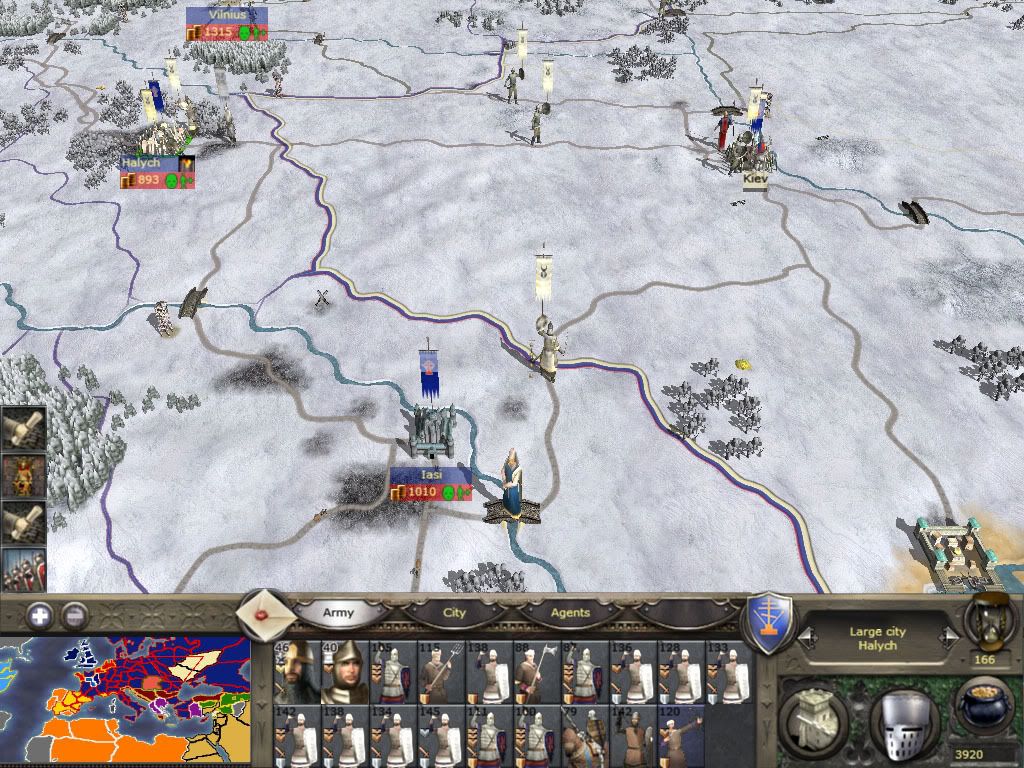Image resolution: width=1024 pixels, height=768 pixels.
Task: Open the City tab
Action: (455, 612)
